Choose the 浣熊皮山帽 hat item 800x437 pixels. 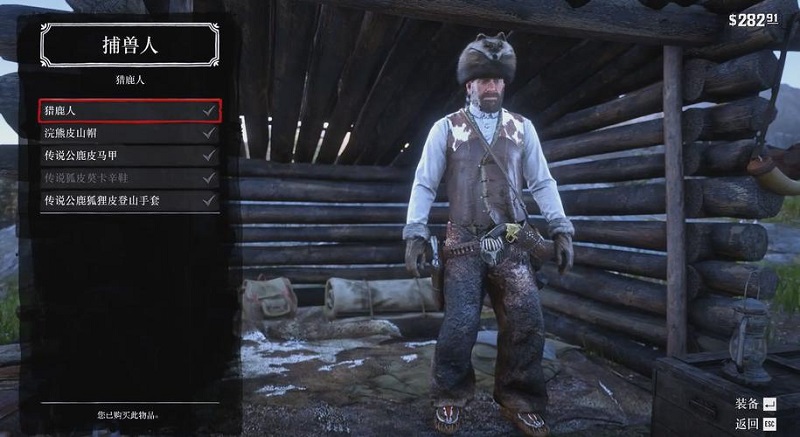[129, 133]
